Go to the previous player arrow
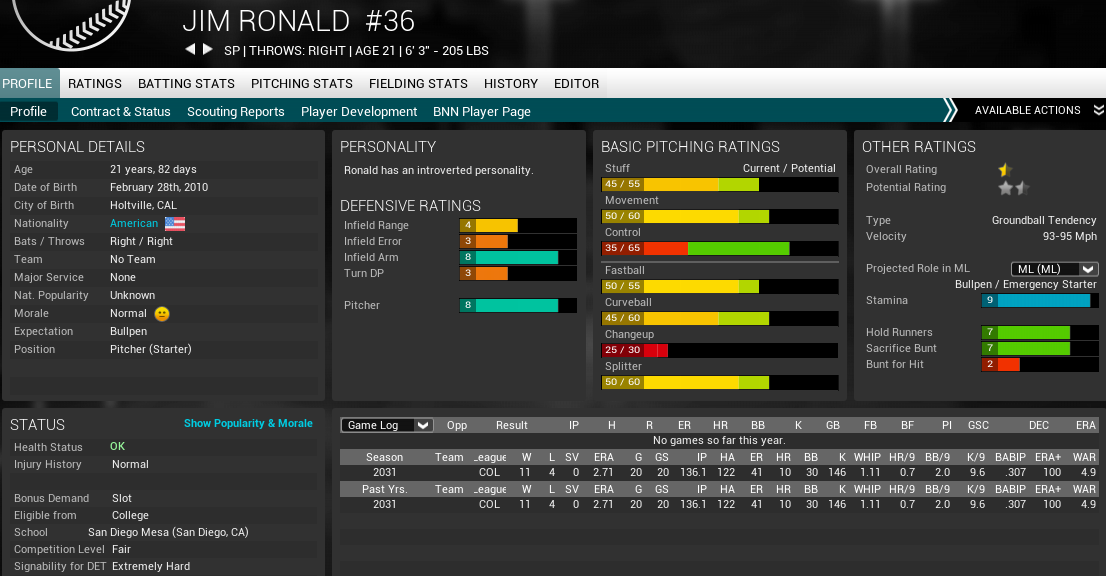This screenshot has width=1106, height=576. click(x=190, y=50)
